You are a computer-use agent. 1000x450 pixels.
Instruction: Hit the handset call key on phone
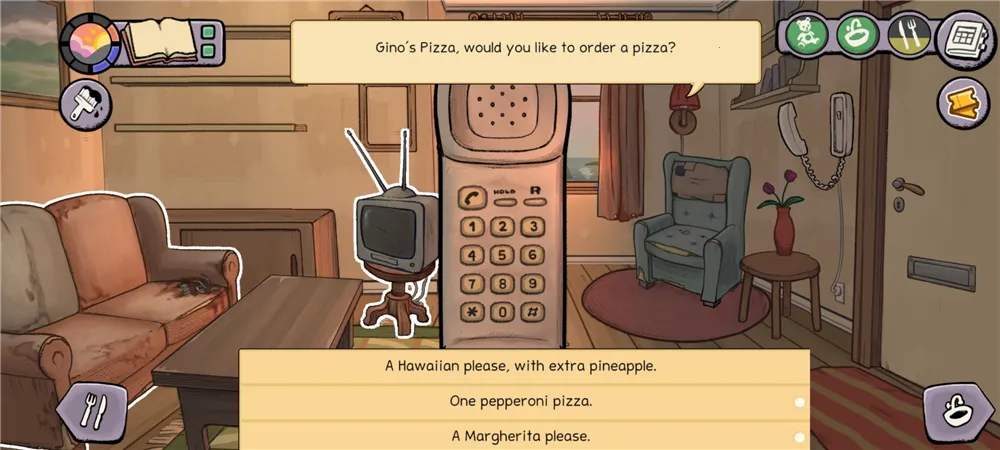[471, 198]
